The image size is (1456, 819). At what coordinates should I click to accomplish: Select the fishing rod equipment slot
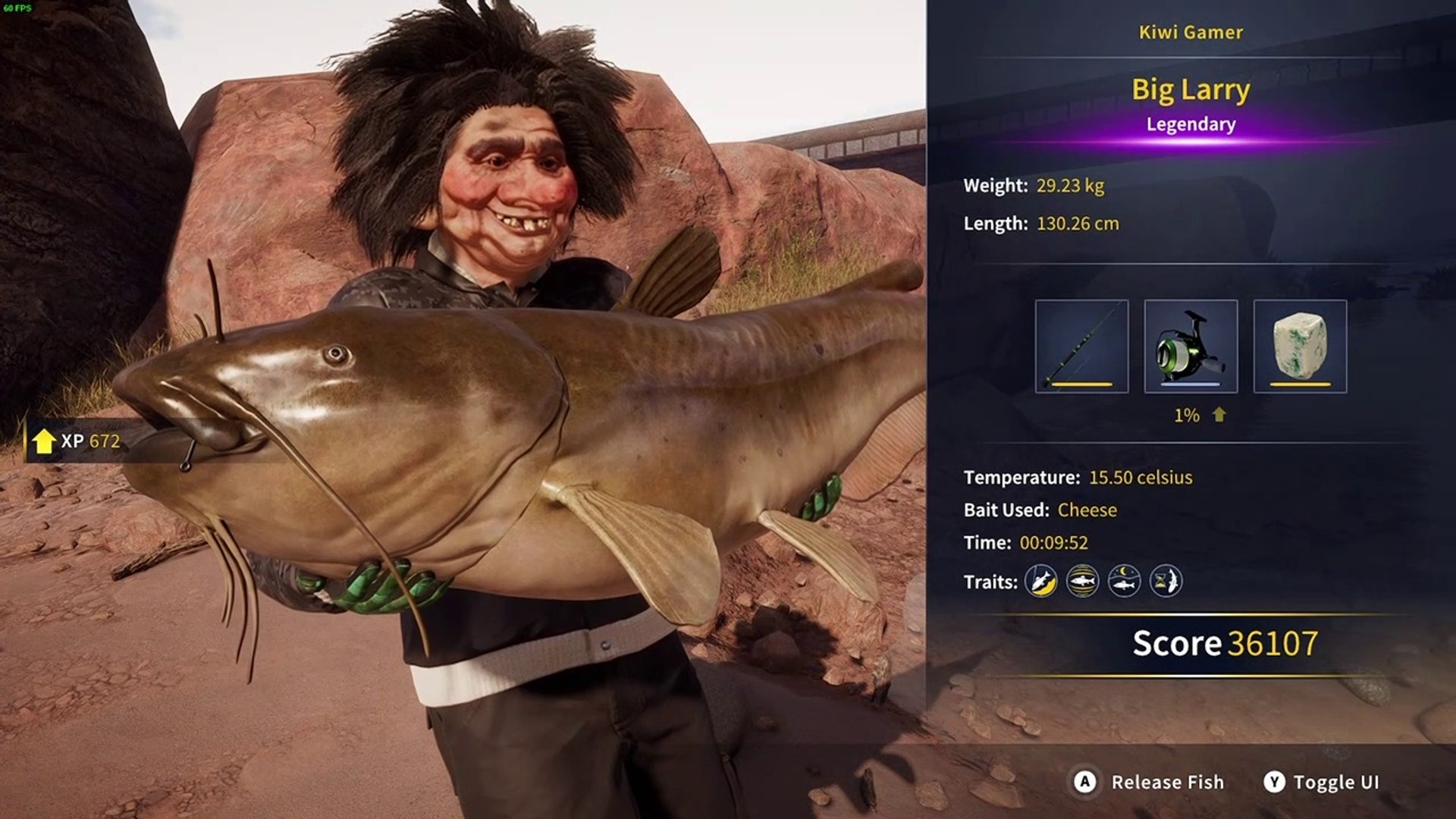click(x=1081, y=346)
